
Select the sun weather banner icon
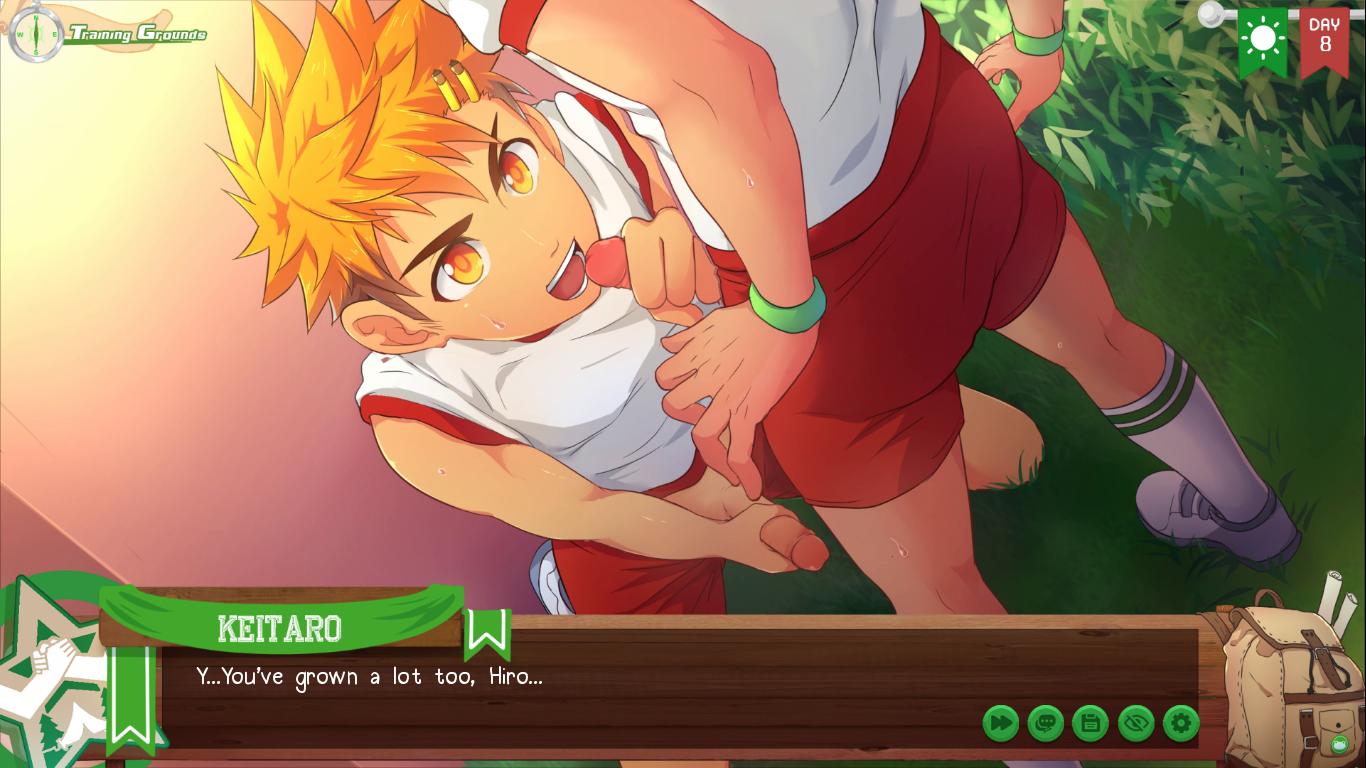pos(1263,40)
